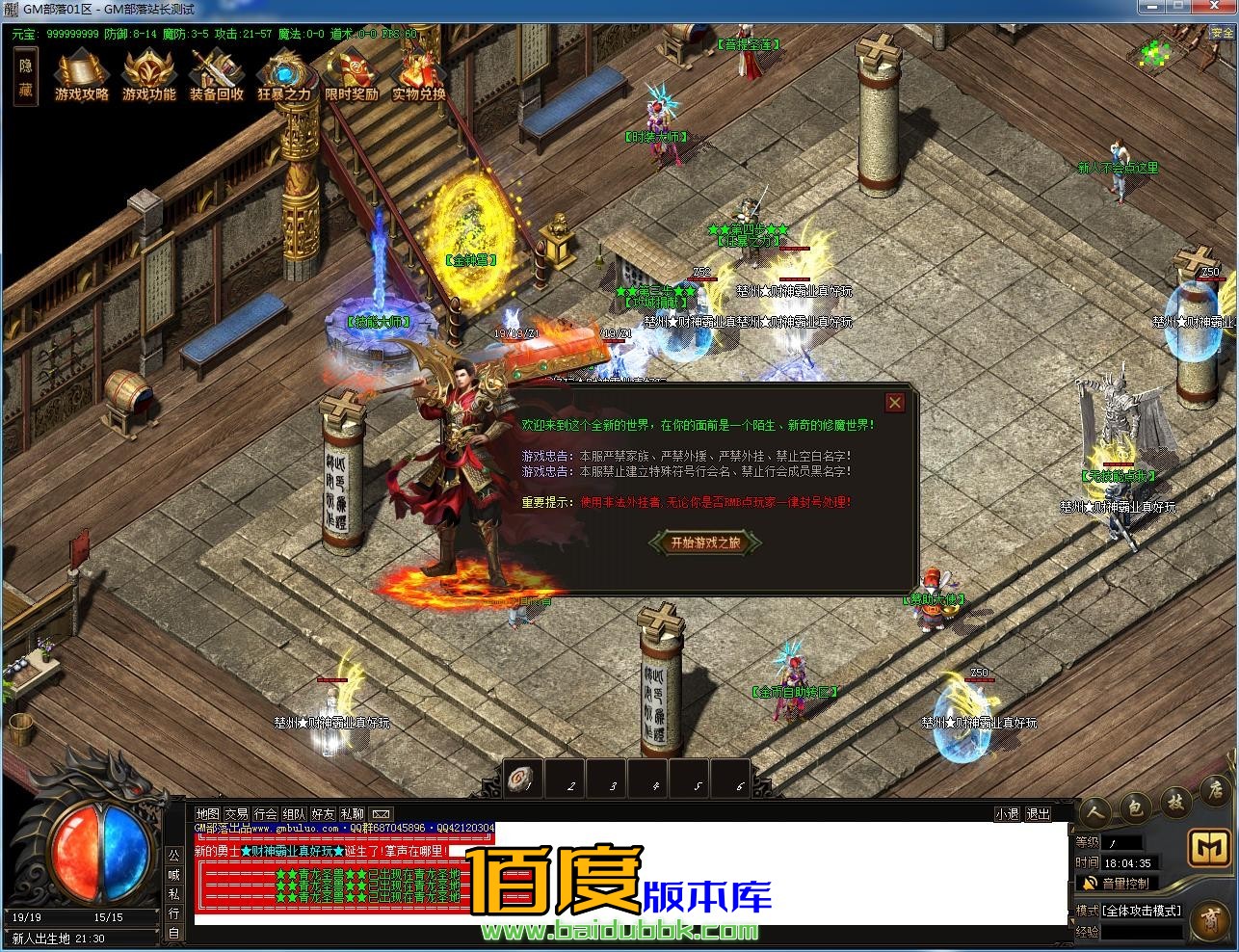Viewport: 1239px width, 952px height.
Task: Open the character panel with 人 button
Action: pyautogui.click(x=1094, y=811)
